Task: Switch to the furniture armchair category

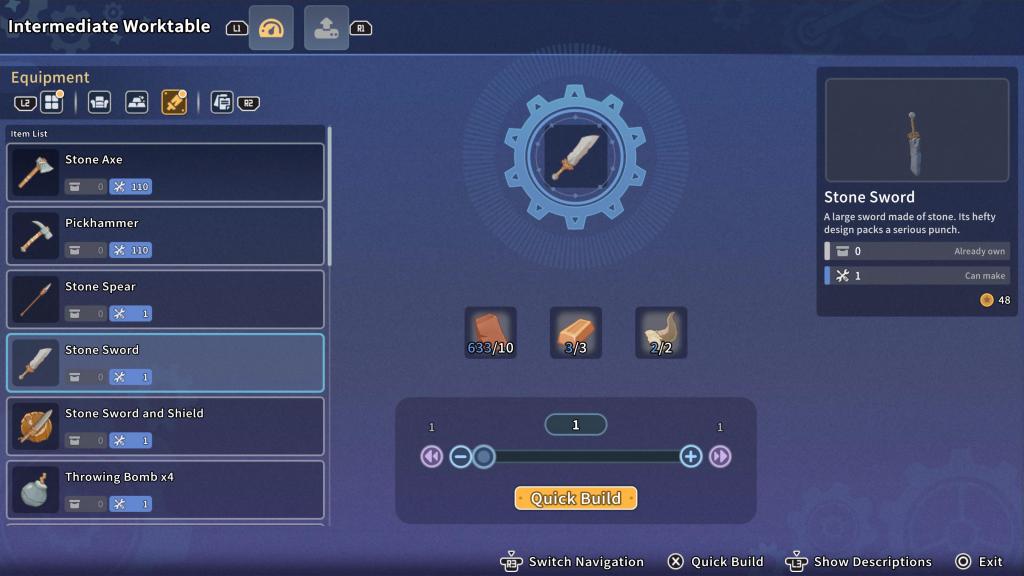Action: click(99, 102)
